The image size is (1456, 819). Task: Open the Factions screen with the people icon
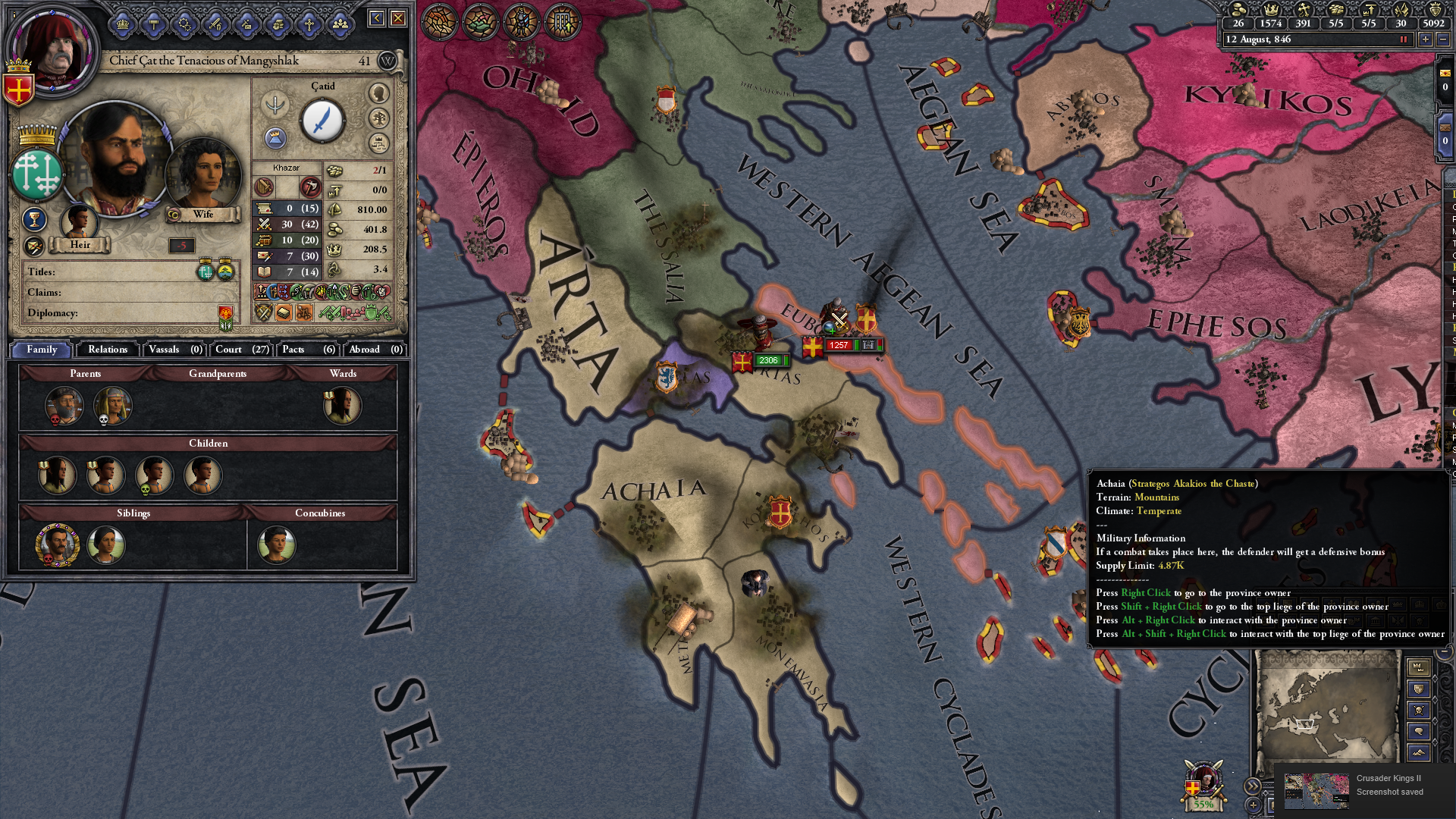(340, 25)
